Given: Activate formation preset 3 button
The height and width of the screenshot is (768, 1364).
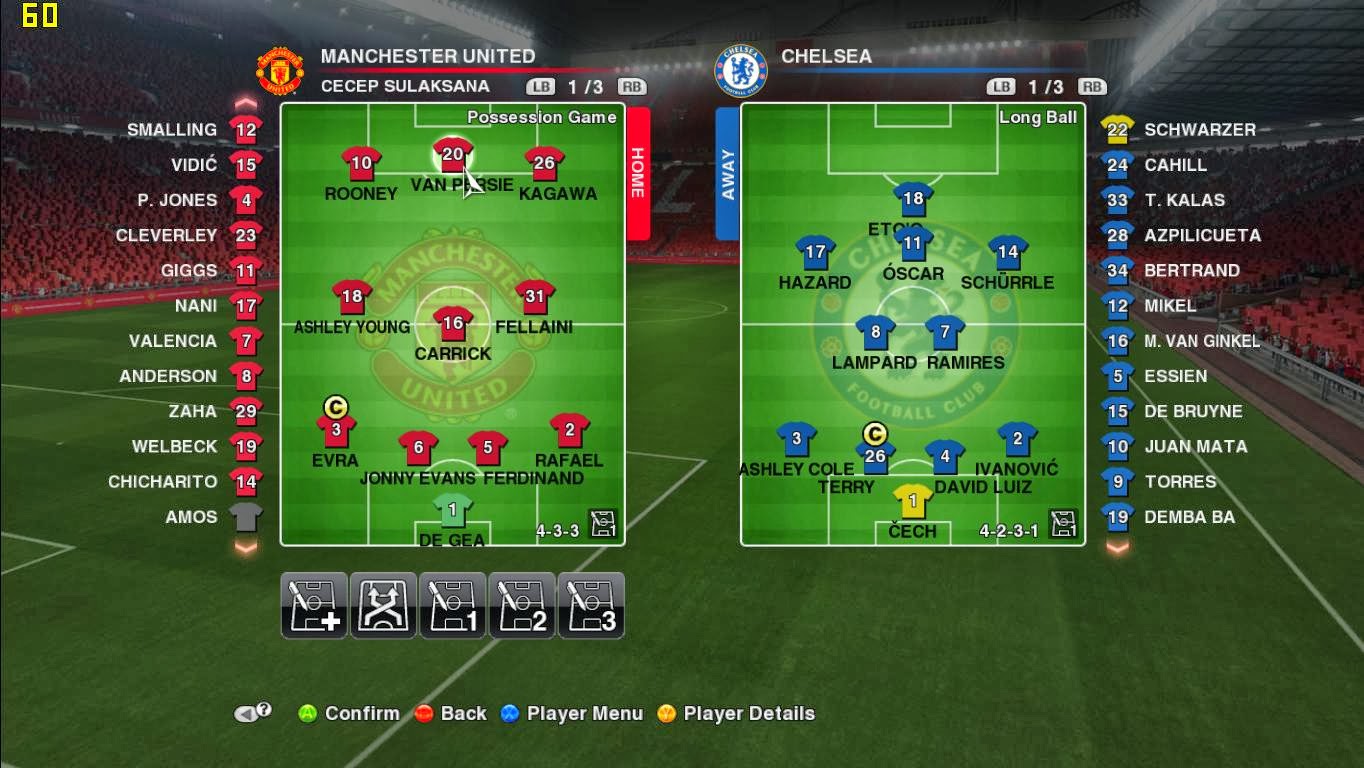Looking at the screenshot, I should tap(591, 606).
